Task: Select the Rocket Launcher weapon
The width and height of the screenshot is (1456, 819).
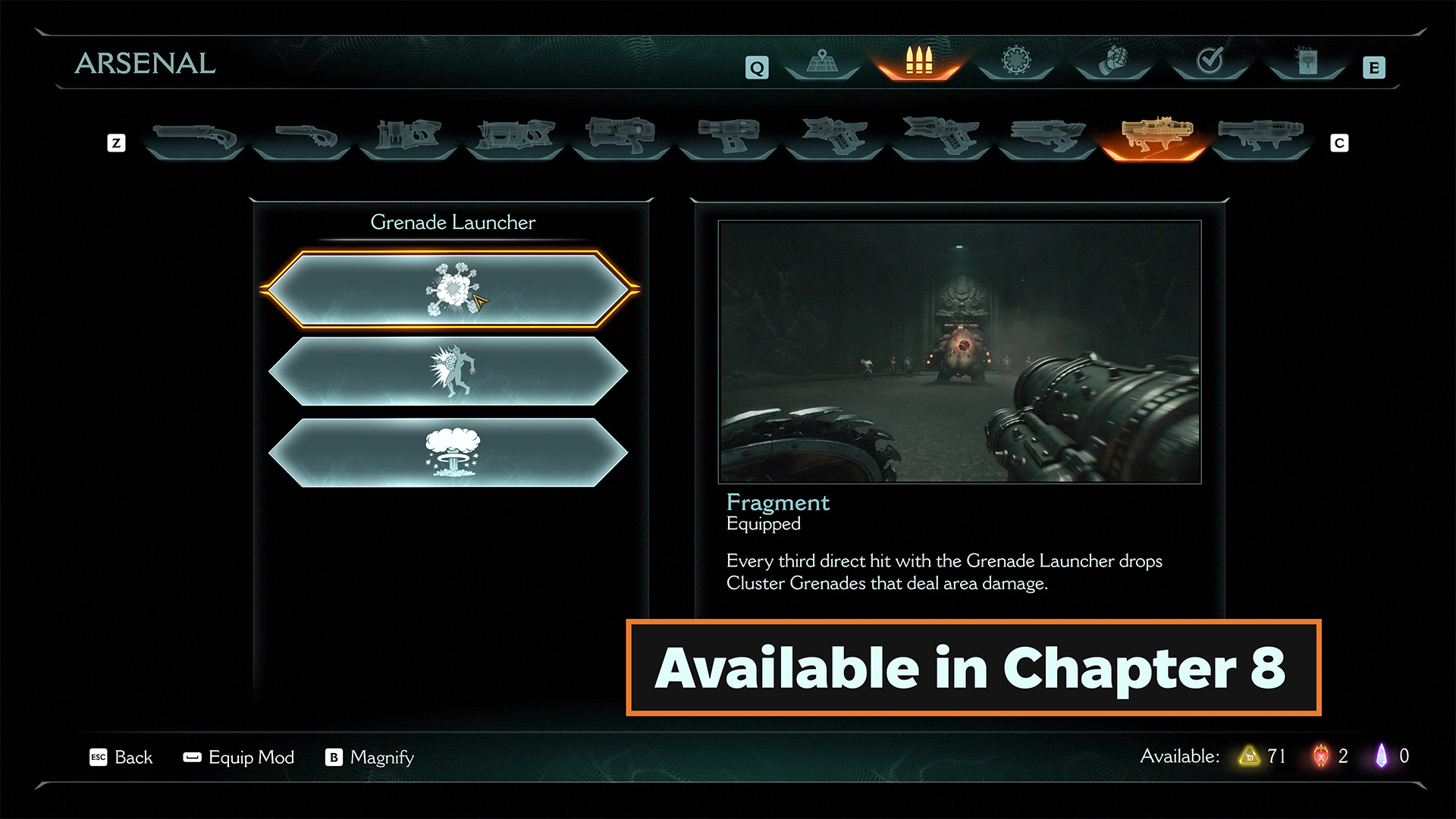Action: (x=1261, y=136)
